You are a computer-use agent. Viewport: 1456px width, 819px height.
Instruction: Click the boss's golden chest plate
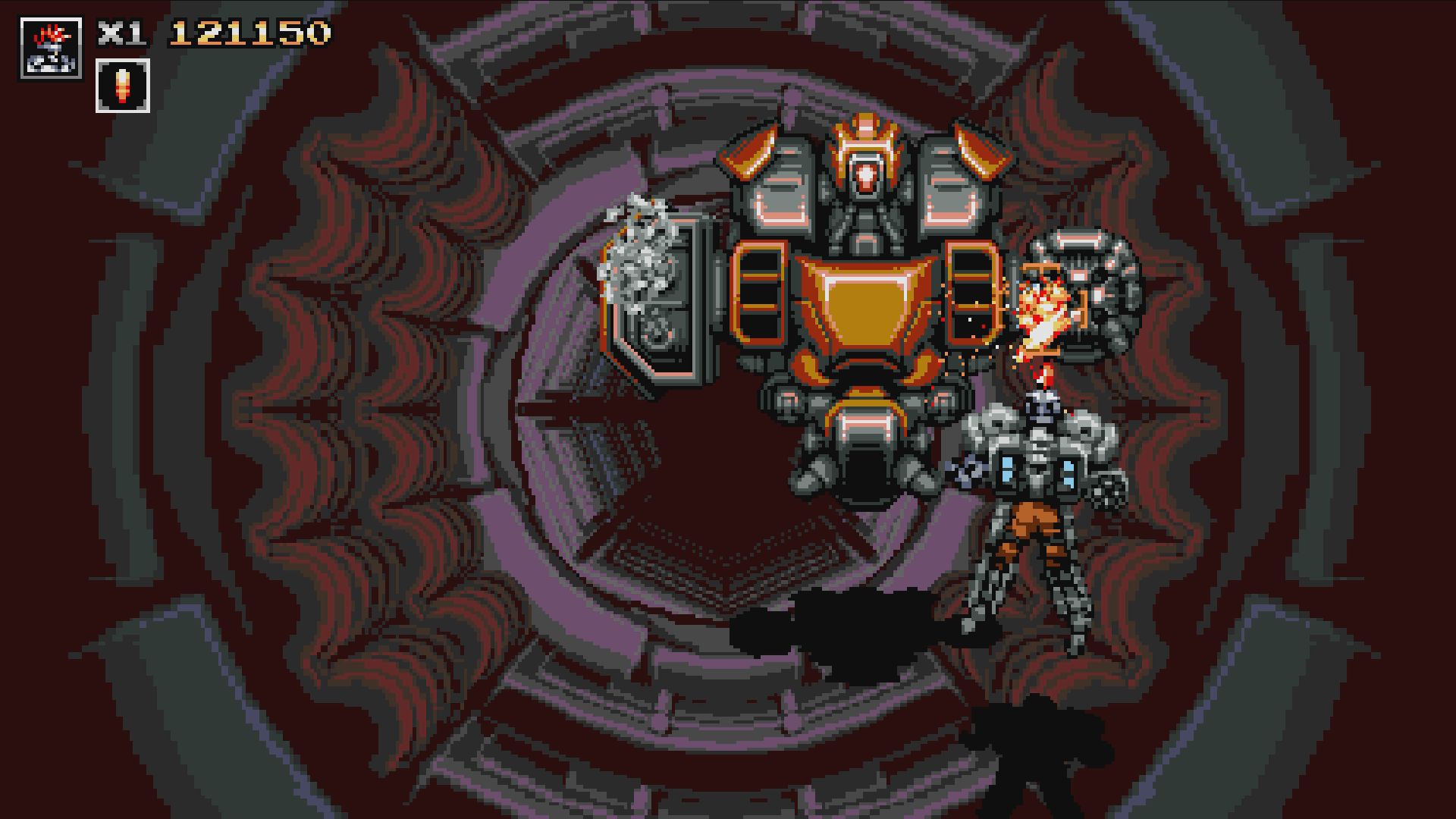(864, 303)
